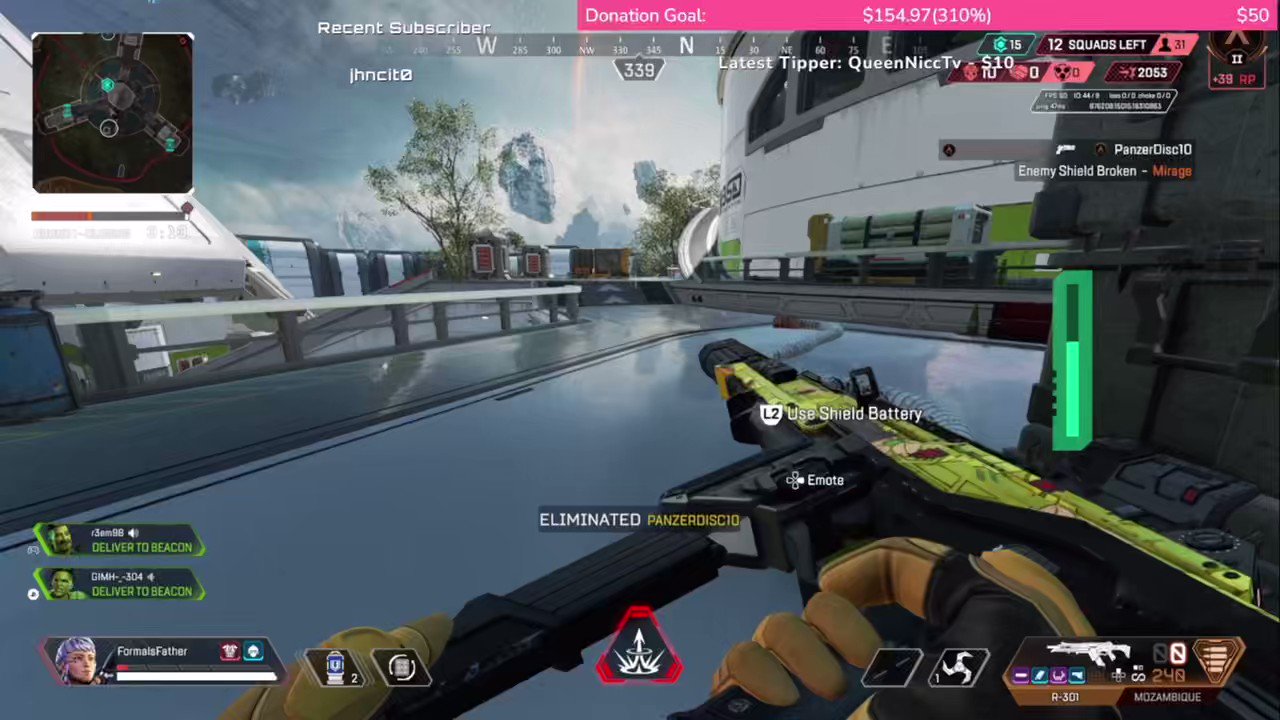Click the shield battery inventory icon

[x=335, y=666]
